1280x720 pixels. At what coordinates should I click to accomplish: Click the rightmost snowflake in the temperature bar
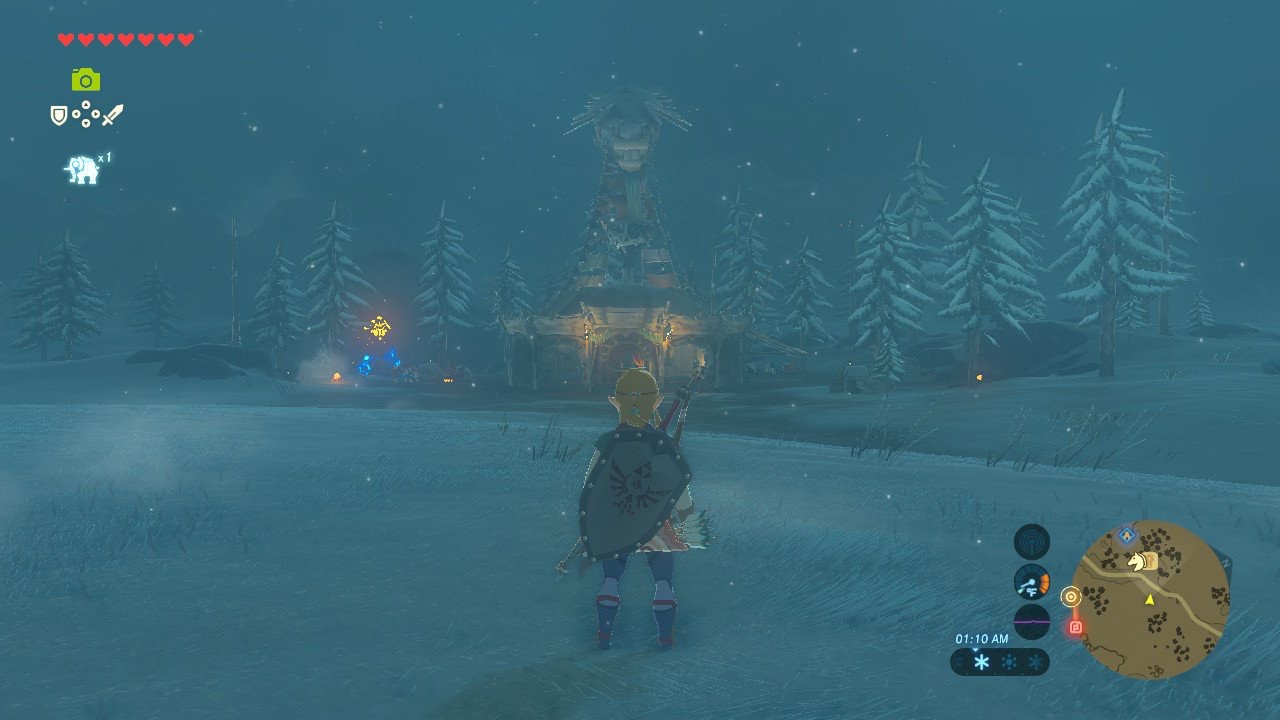pyautogui.click(x=1036, y=661)
